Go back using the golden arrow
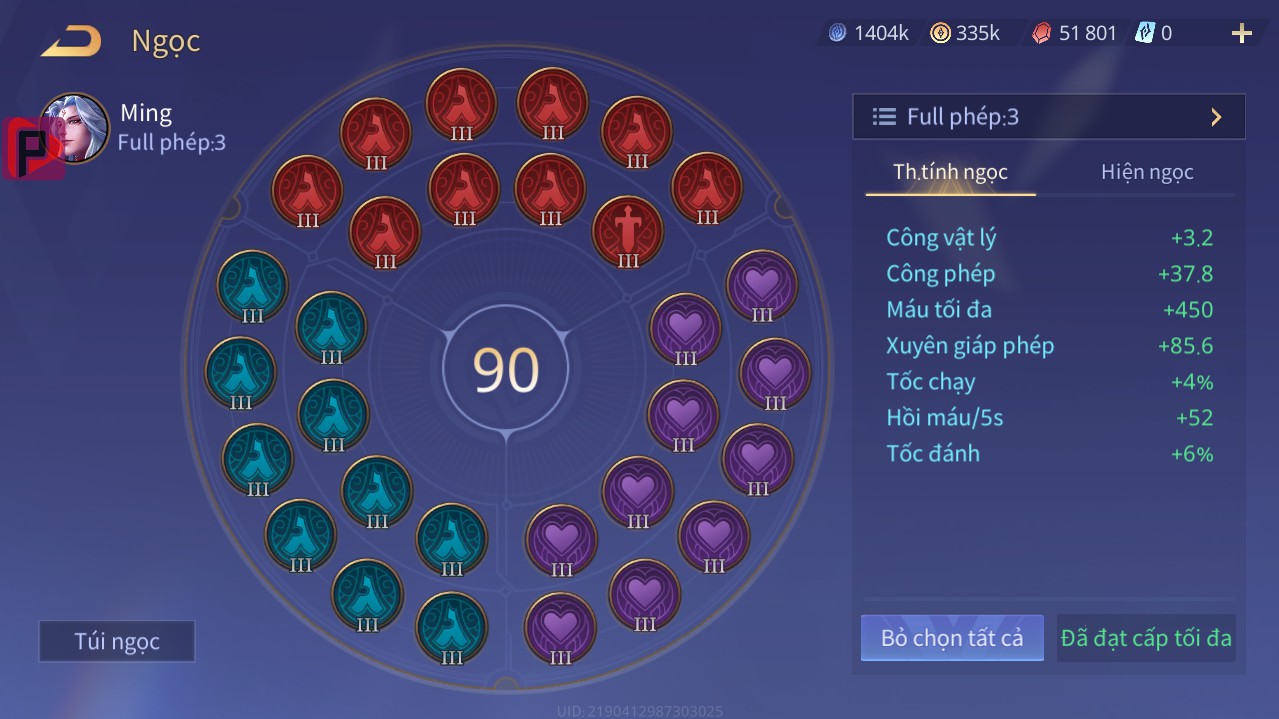Image resolution: width=1279 pixels, height=719 pixels. click(71, 42)
